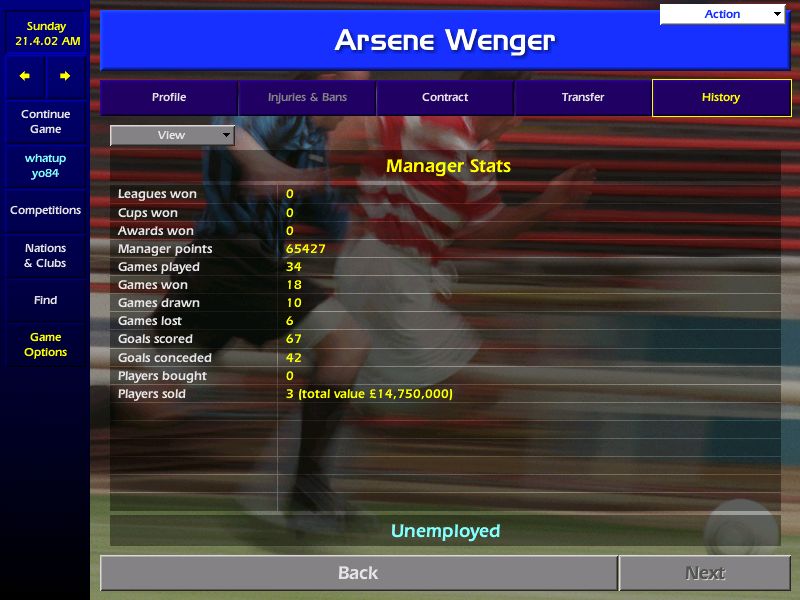Expand the View dropdown
Image resolution: width=800 pixels, height=600 pixels.
pyautogui.click(x=172, y=135)
